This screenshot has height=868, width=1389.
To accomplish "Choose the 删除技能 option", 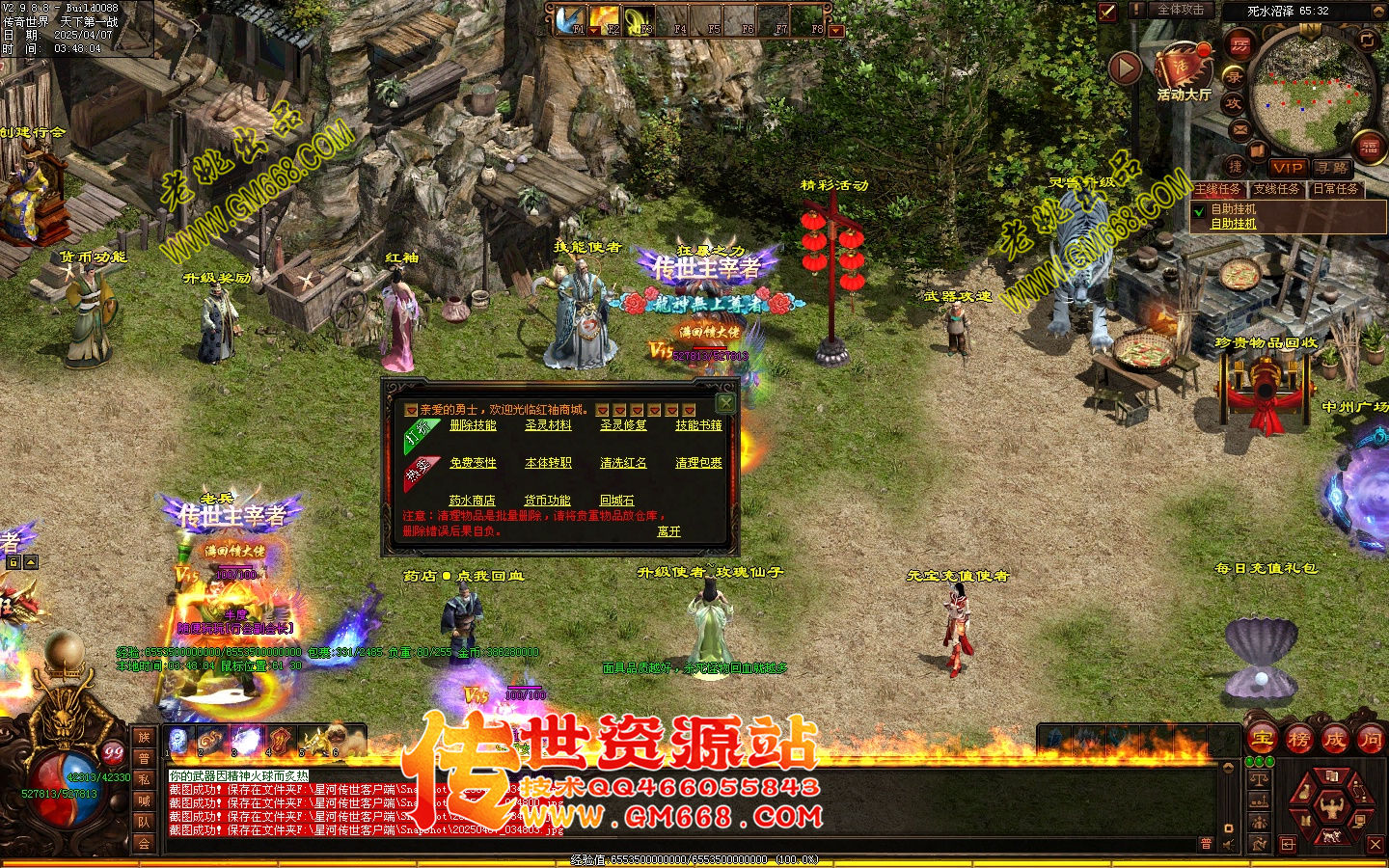I will click(x=473, y=425).
